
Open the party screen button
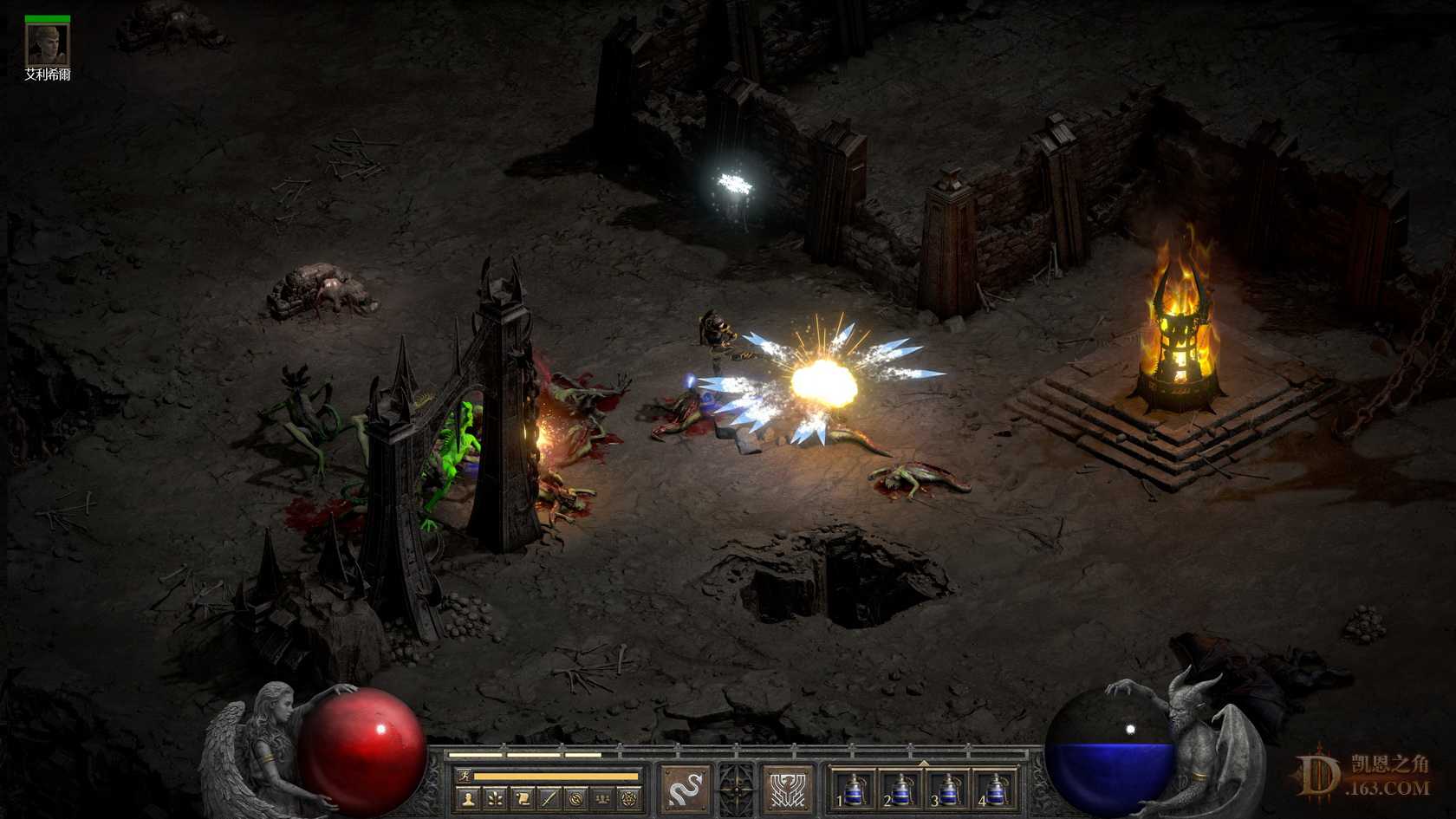(602, 799)
